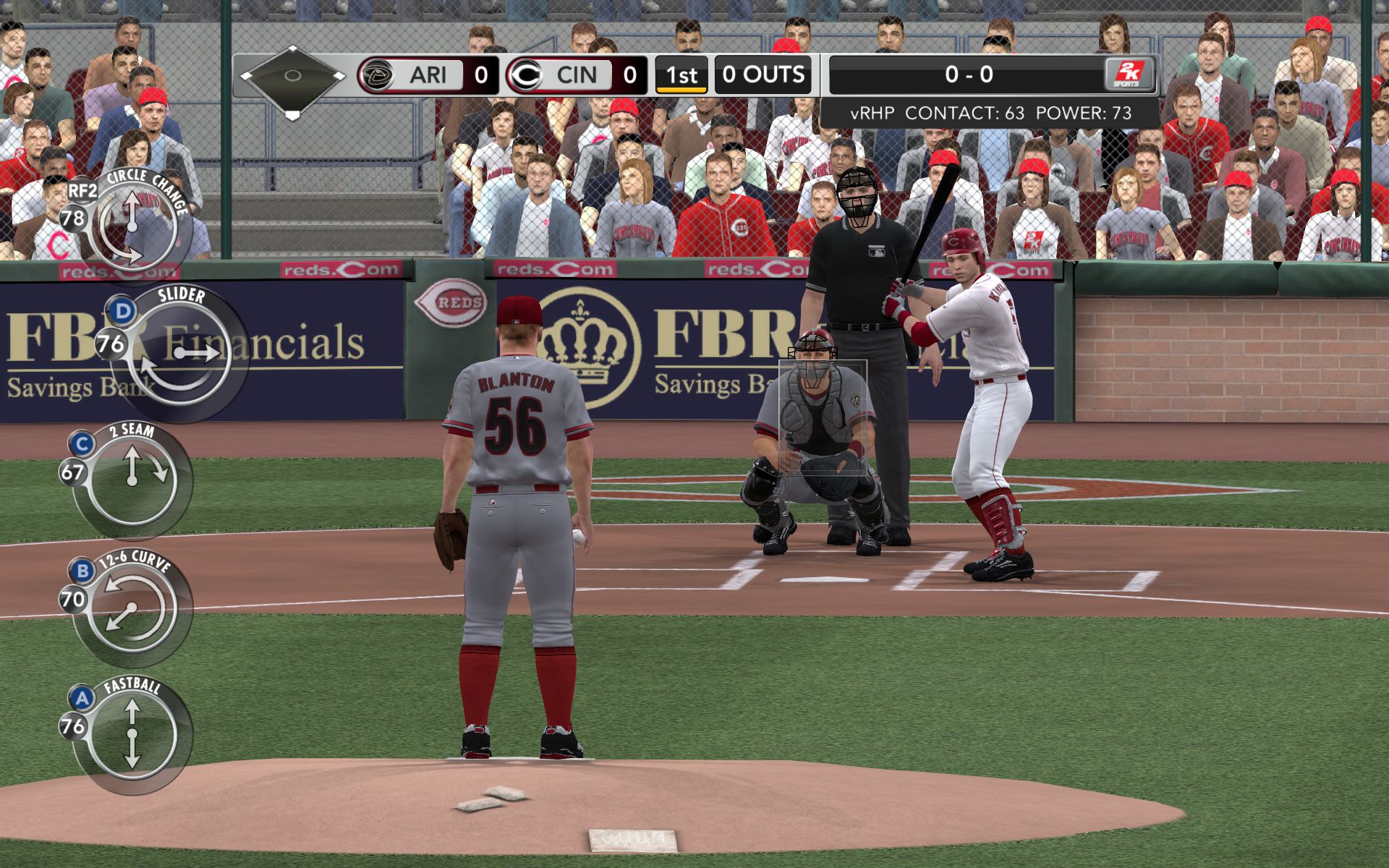Click the base runner diamond indicator
This screenshot has width=1389, height=868.
tap(292, 76)
